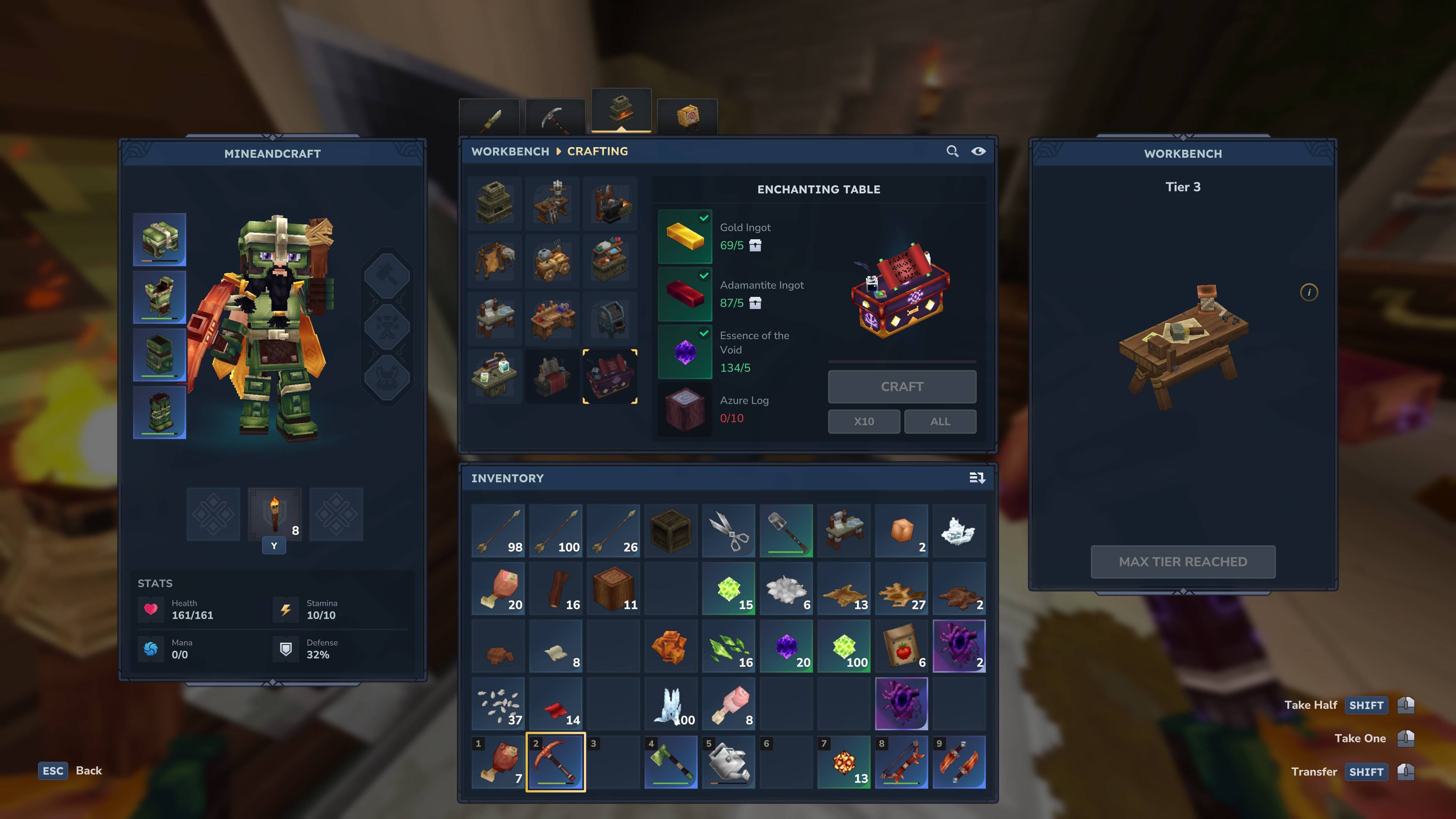Click the MAX TIER REACHED button
Viewport: 1456px width, 819px height.
pos(1183,562)
